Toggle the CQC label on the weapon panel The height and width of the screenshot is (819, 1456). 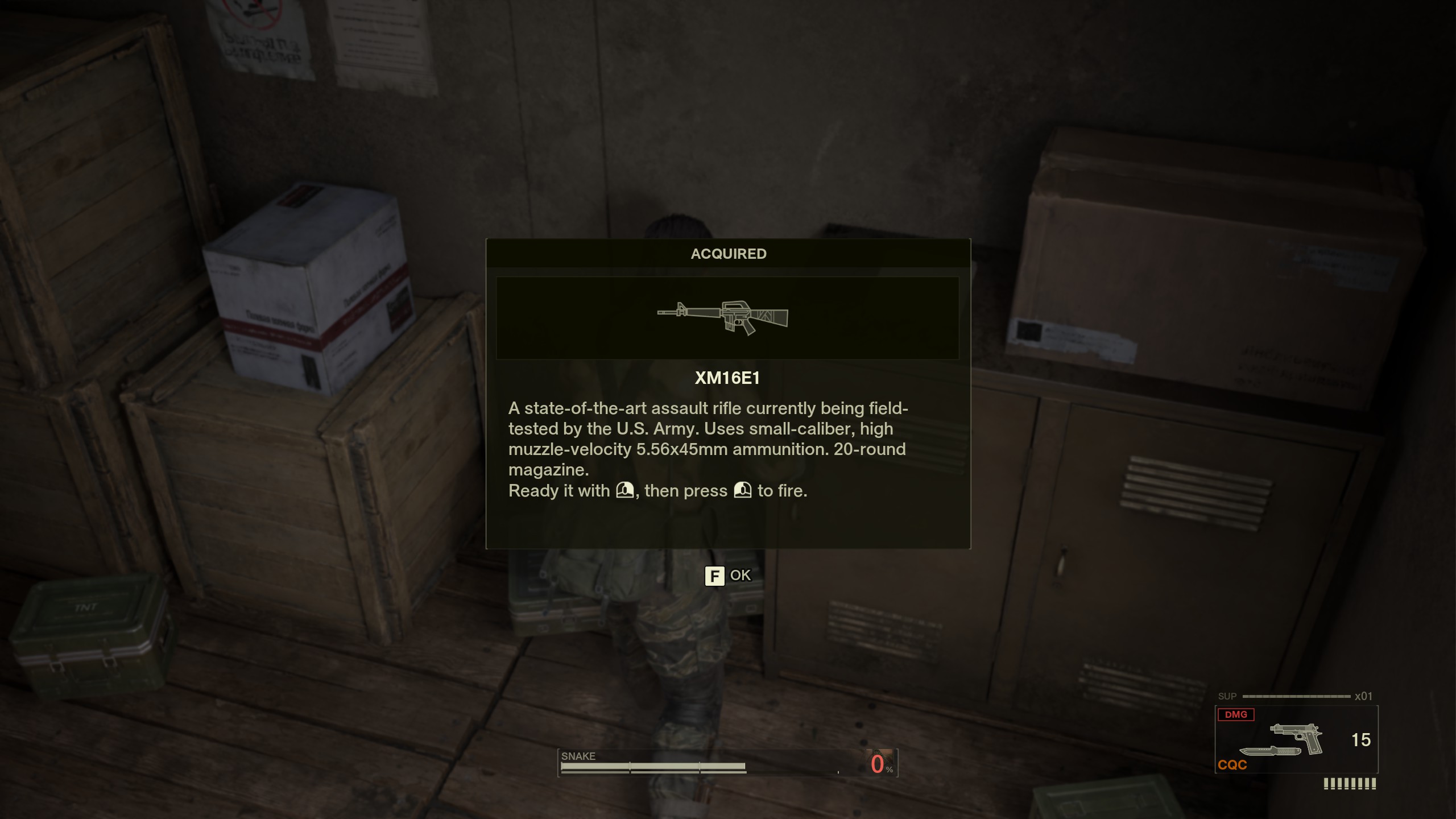[1232, 766]
